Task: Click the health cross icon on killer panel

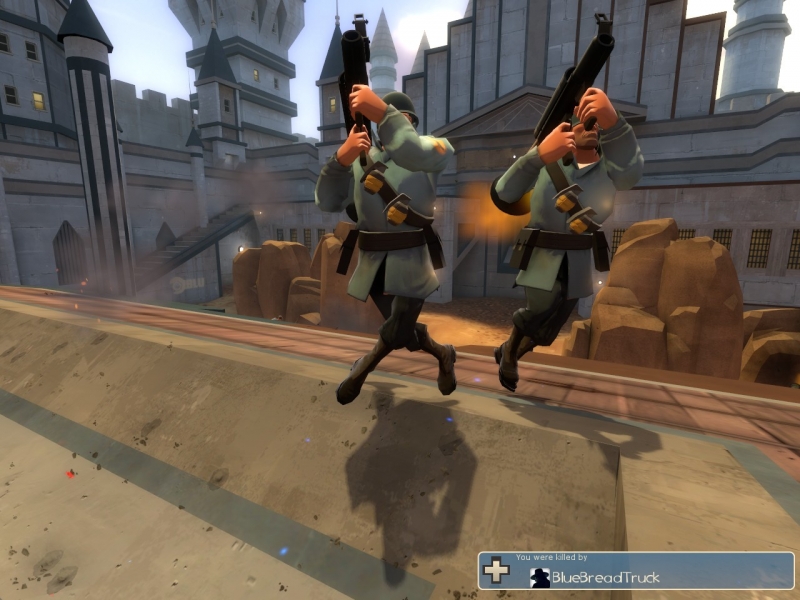Action: tap(496, 571)
